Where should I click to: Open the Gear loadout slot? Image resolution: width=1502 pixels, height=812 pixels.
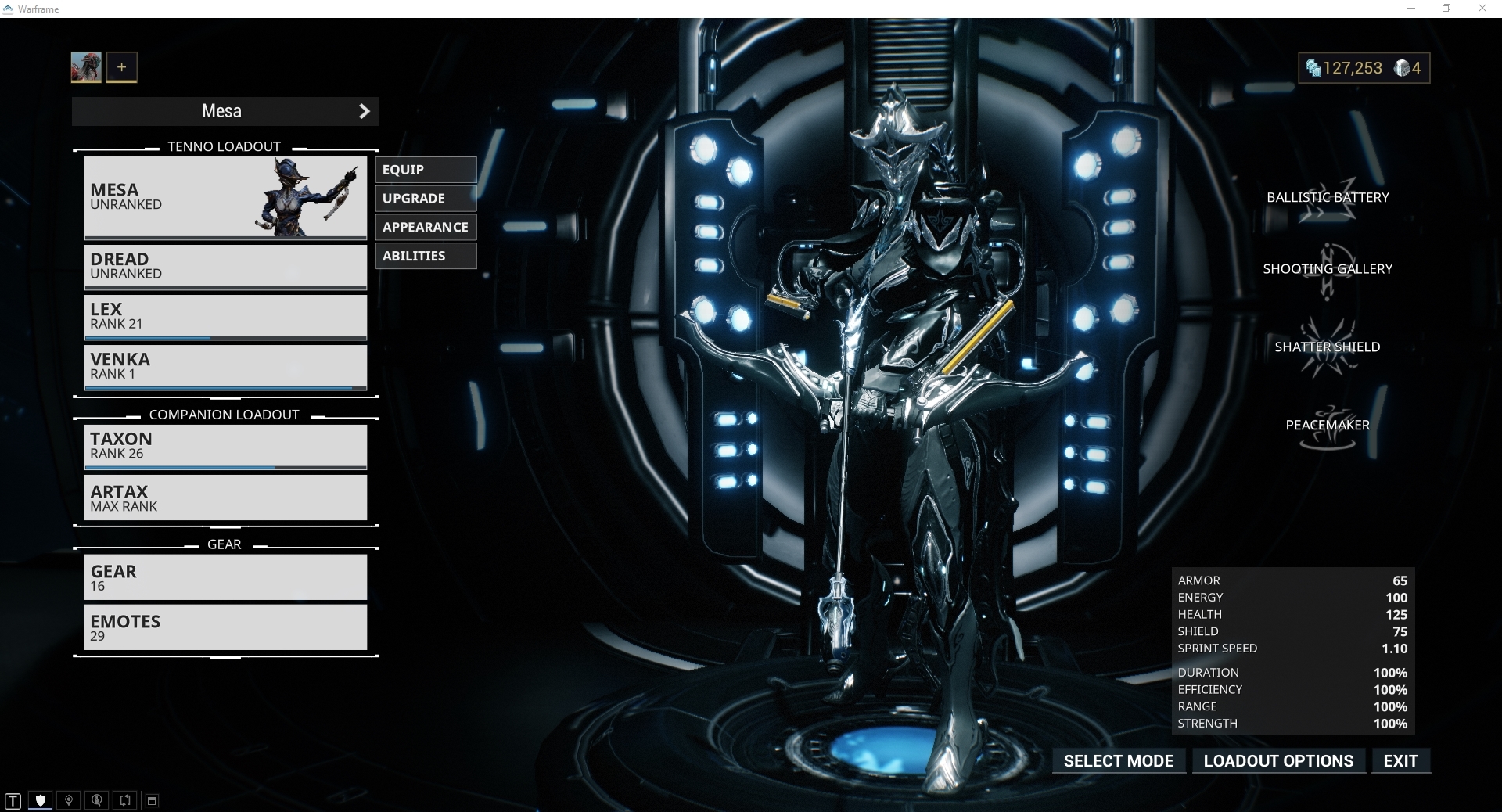pyautogui.click(x=225, y=577)
